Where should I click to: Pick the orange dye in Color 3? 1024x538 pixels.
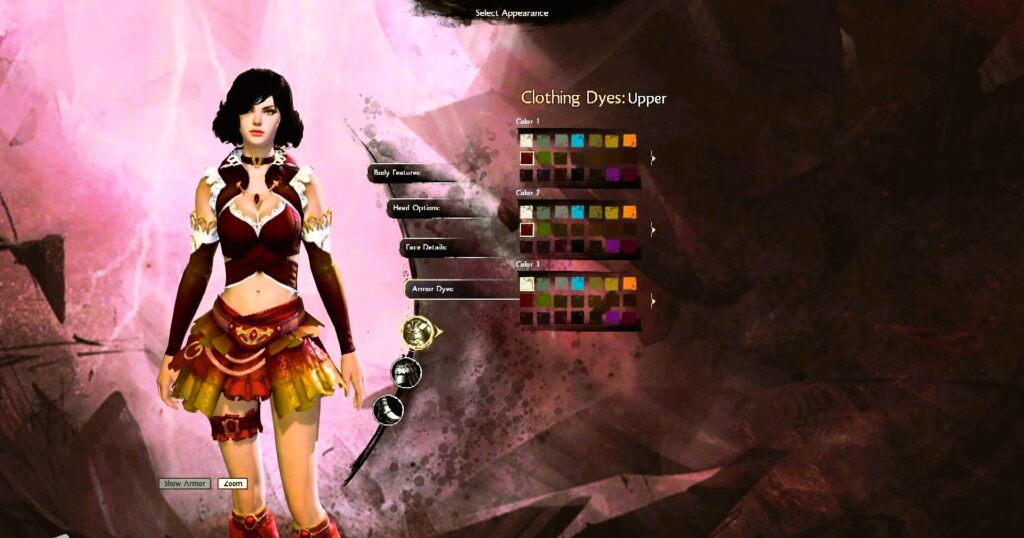[629, 284]
